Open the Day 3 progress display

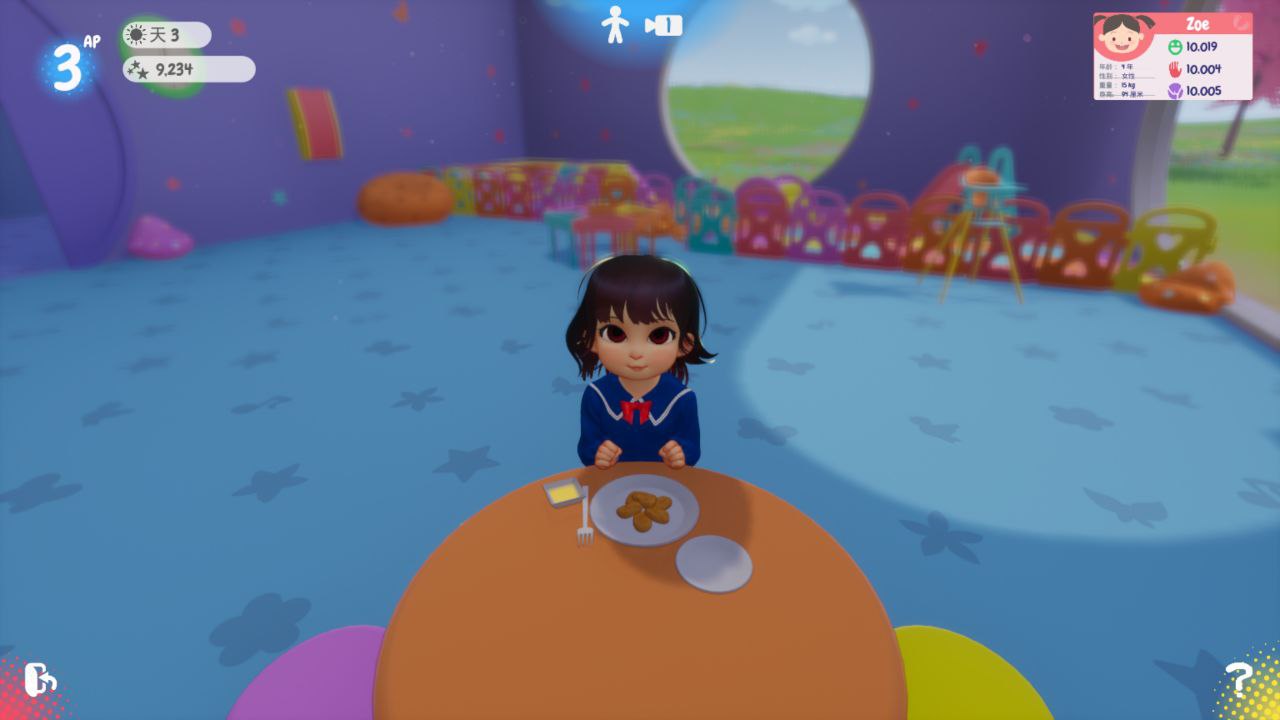coord(165,33)
